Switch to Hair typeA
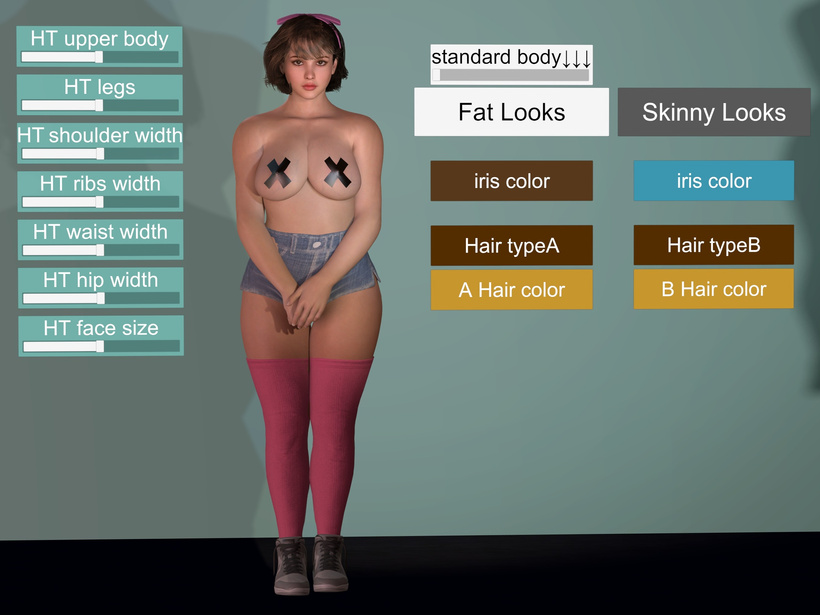The height and width of the screenshot is (615, 820). click(x=512, y=245)
